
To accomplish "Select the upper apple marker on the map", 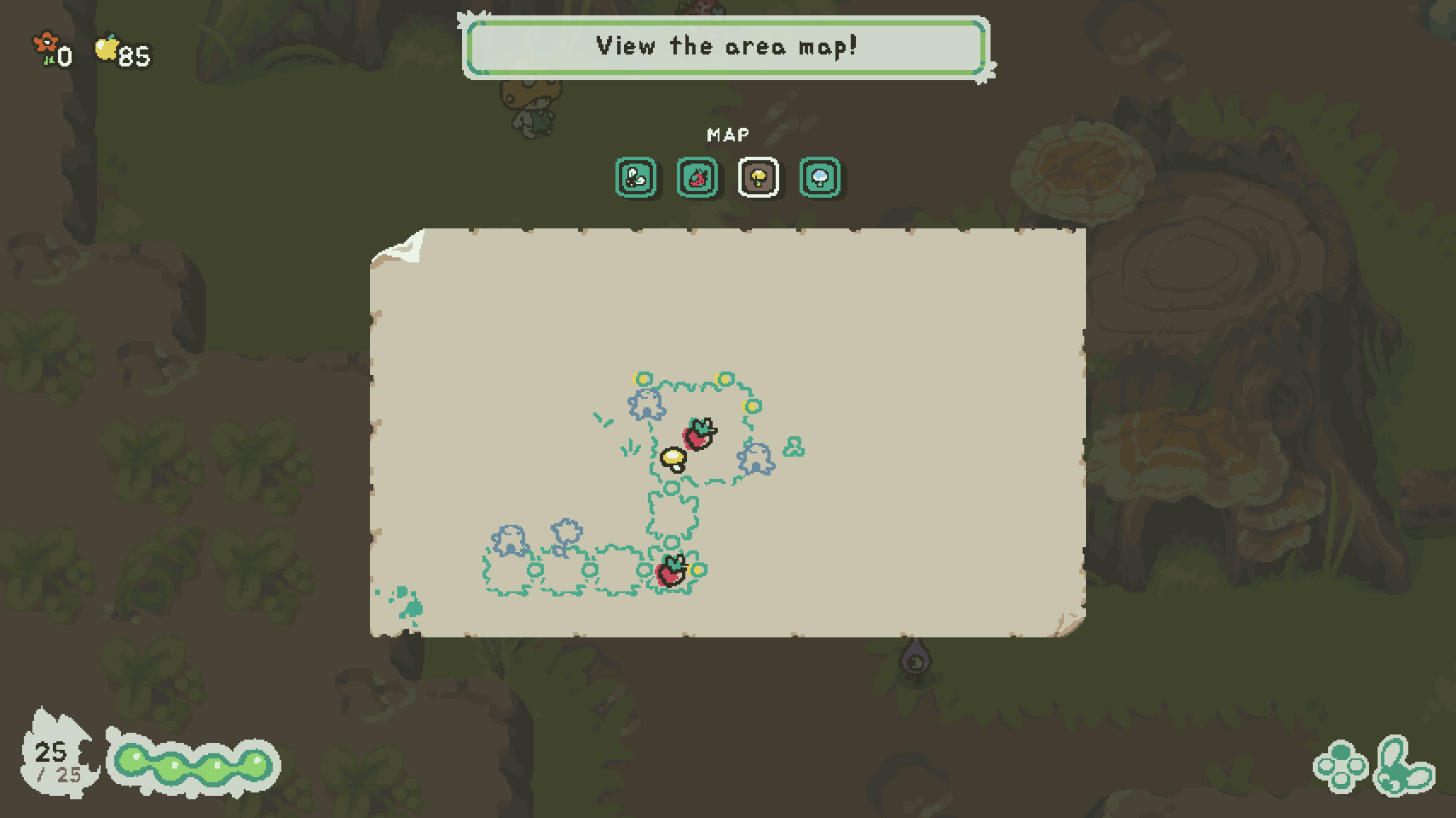I will tap(697, 435).
